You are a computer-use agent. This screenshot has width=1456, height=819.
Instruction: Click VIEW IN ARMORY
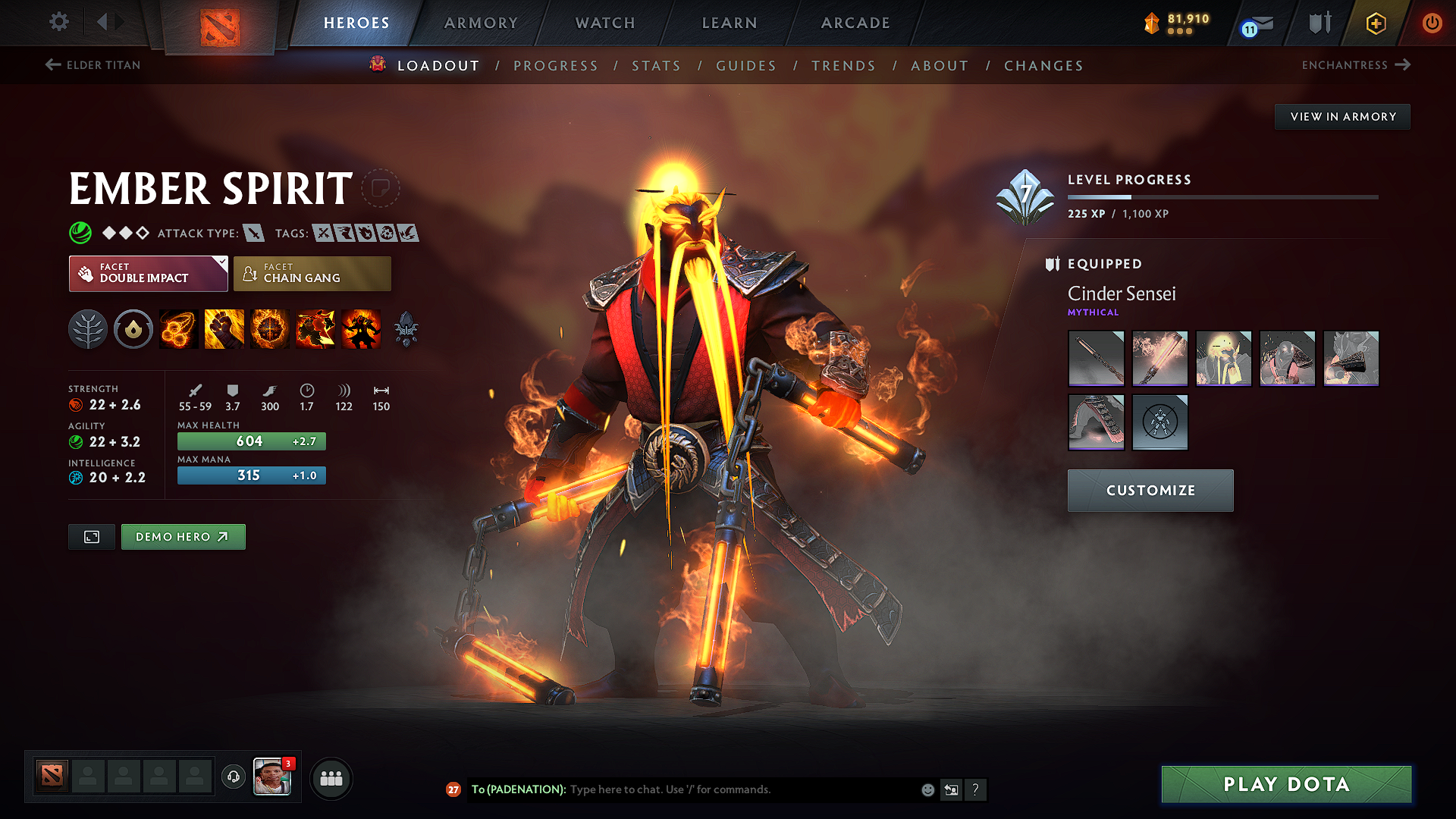point(1342,116)
